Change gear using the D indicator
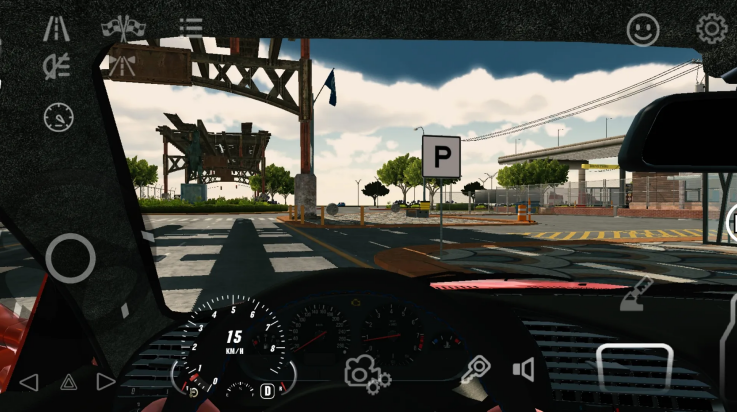This screenshot has width=737, height=412. tap(267, 390)
